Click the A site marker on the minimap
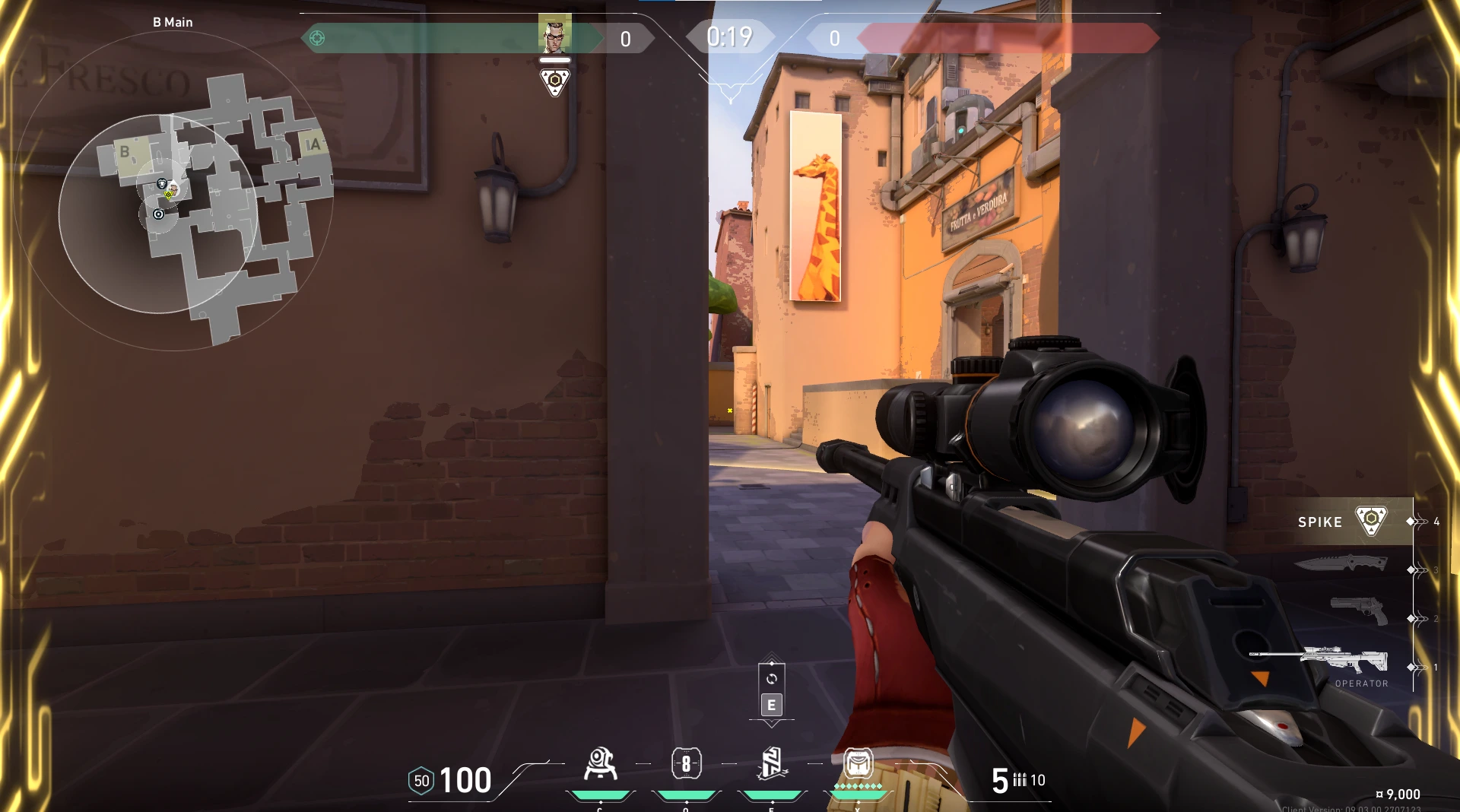 point(314,144)
